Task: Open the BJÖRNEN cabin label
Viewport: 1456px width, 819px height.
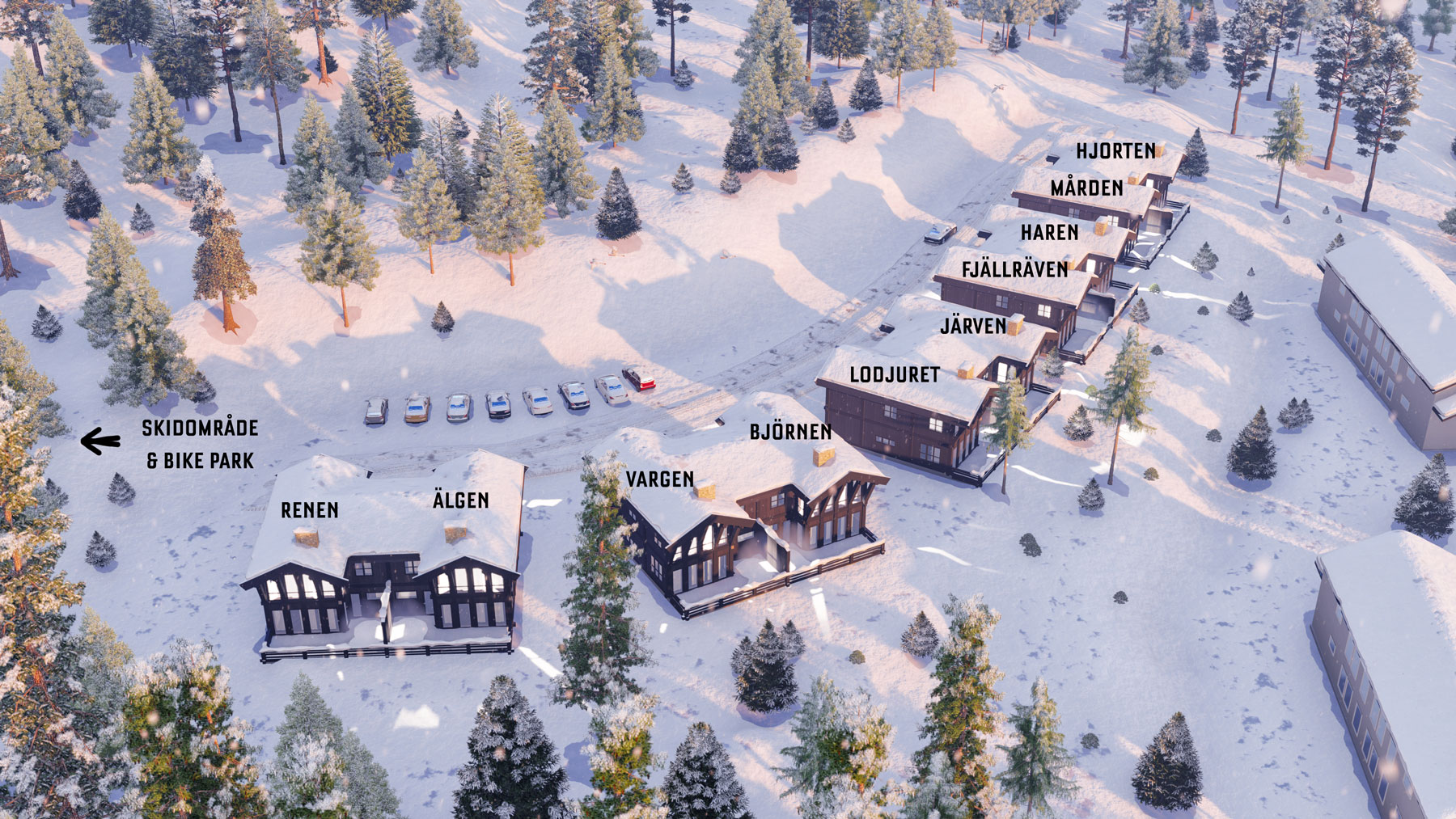Action: [790, 432]
